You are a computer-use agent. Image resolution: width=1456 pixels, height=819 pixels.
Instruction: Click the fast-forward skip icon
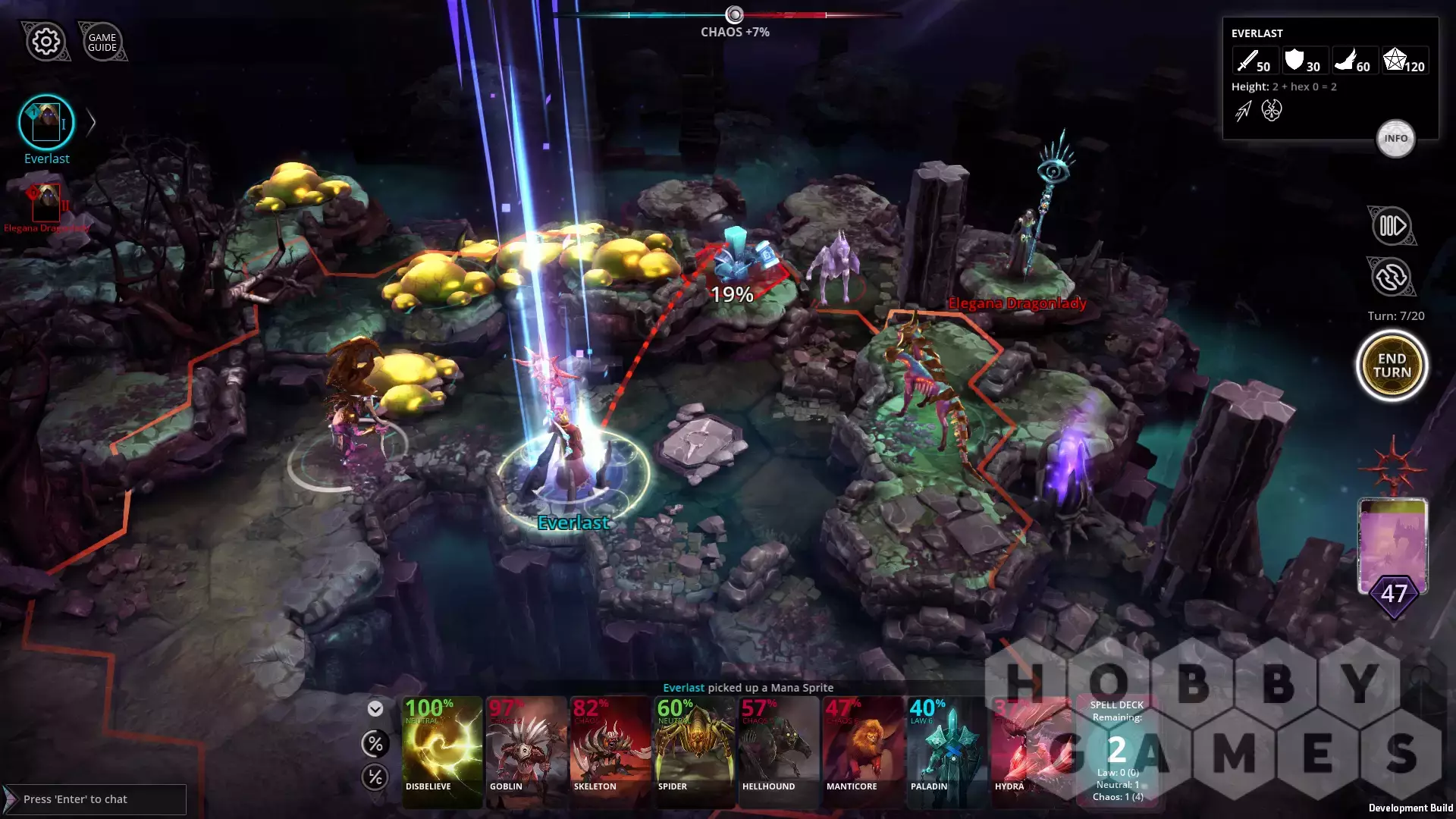[x=1392, y=226]
